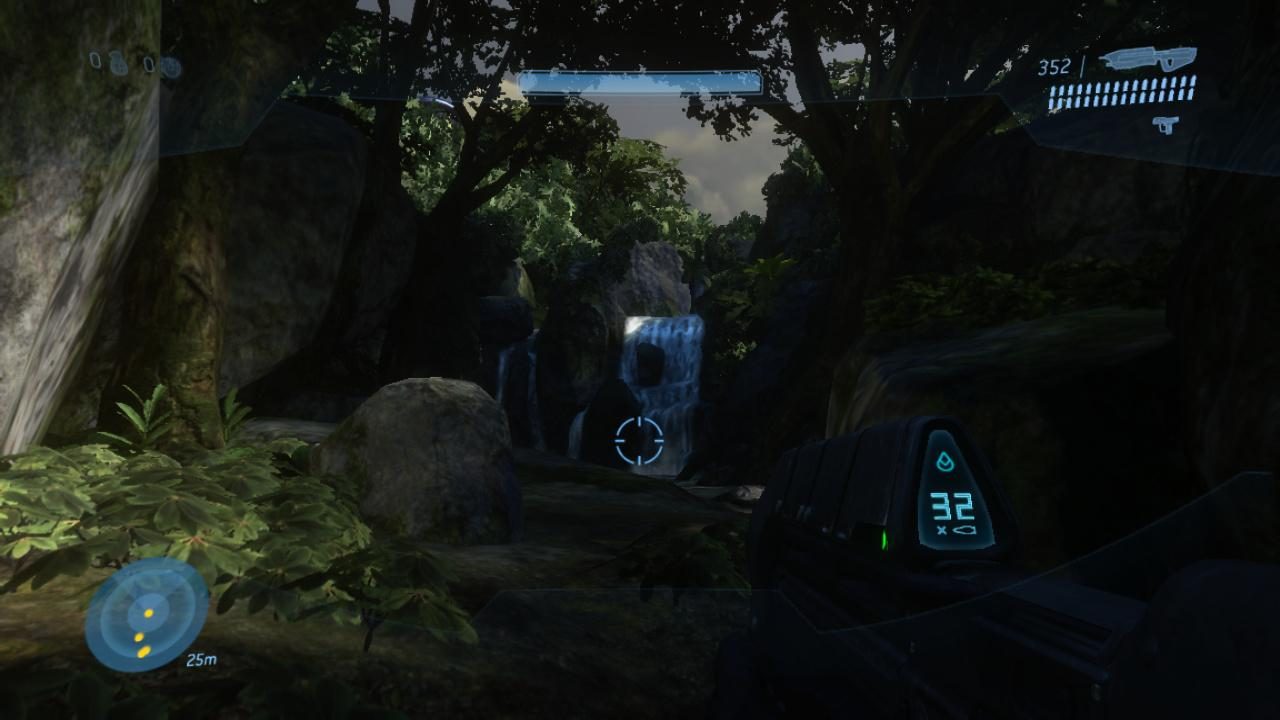This screenshot has width=1280, height=720.
Task: Click the 32 ammo count on the weapon display
Action: (x=953, y=505)
